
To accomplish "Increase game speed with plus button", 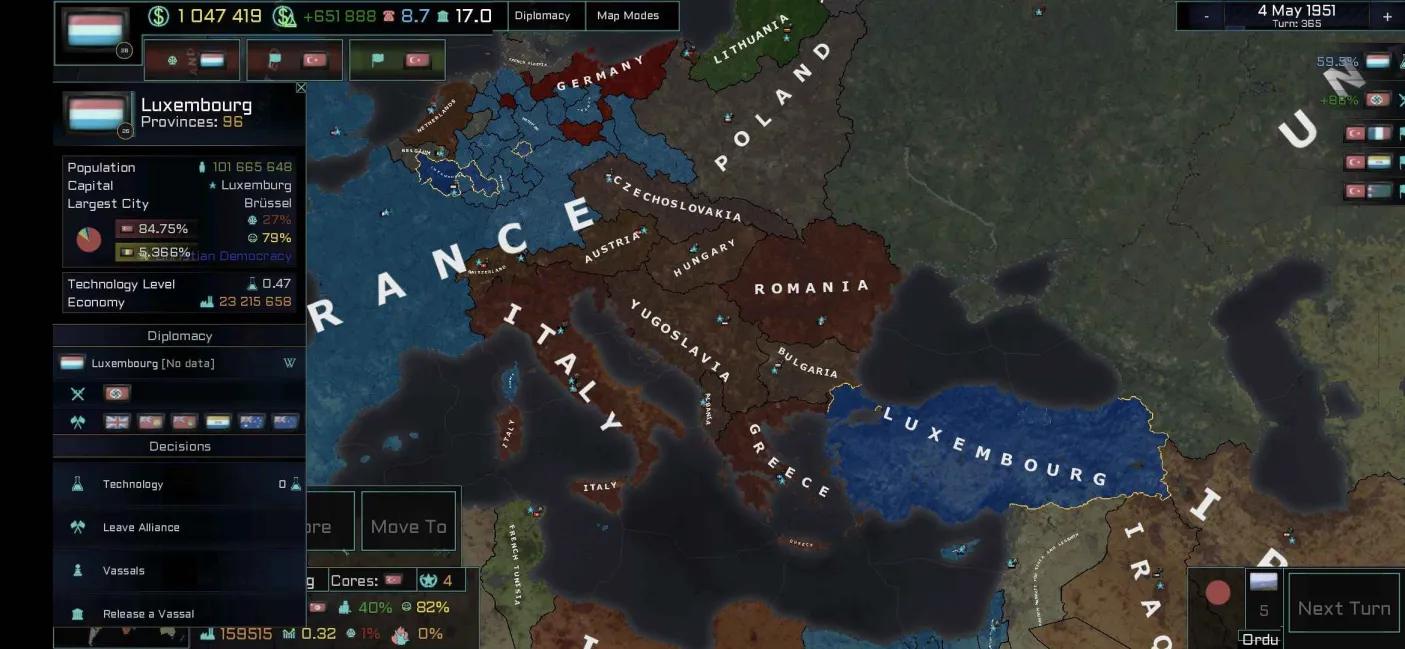I will click(x=1387, y=16).
